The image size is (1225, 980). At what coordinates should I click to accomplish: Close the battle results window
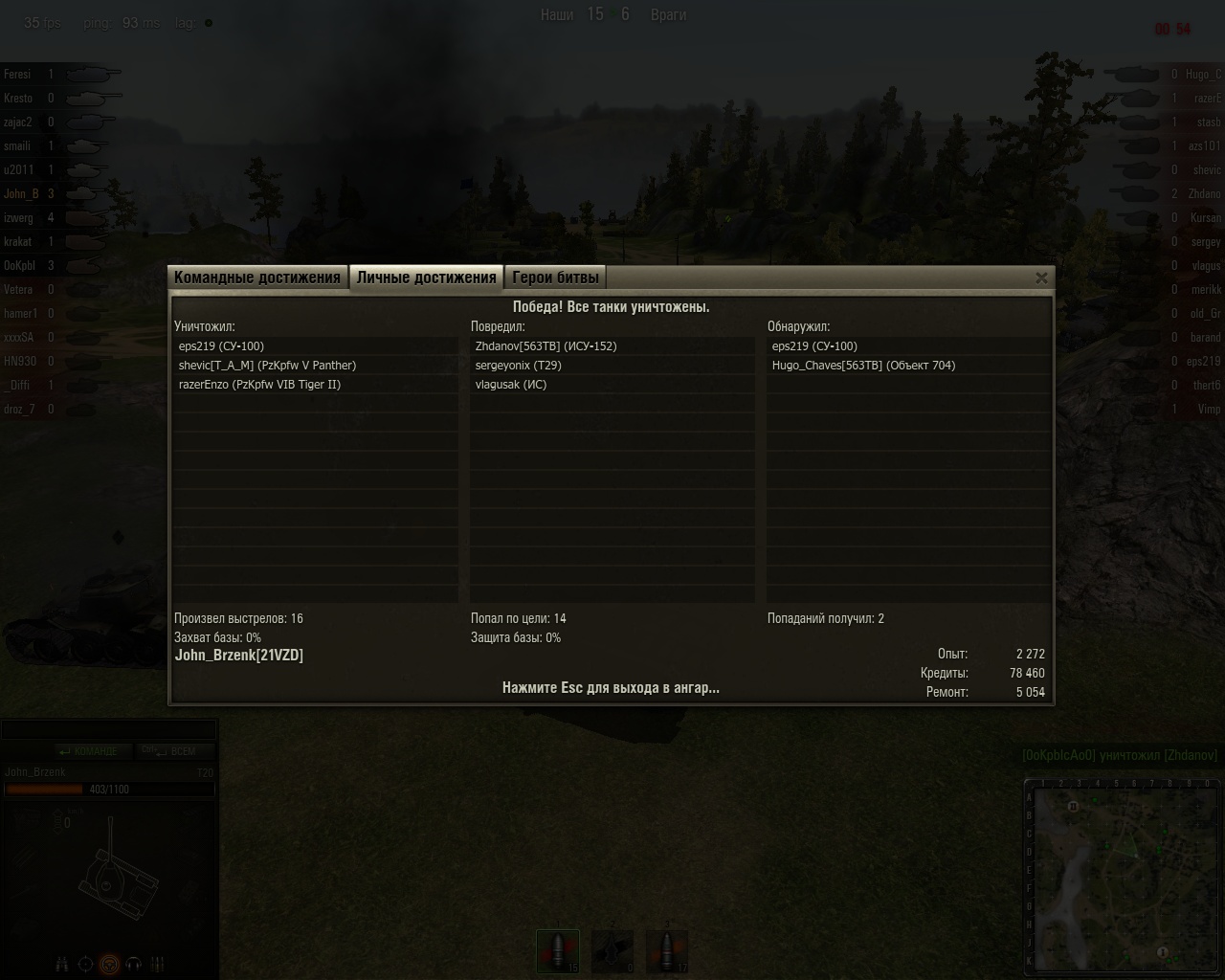click(1041, 278)
